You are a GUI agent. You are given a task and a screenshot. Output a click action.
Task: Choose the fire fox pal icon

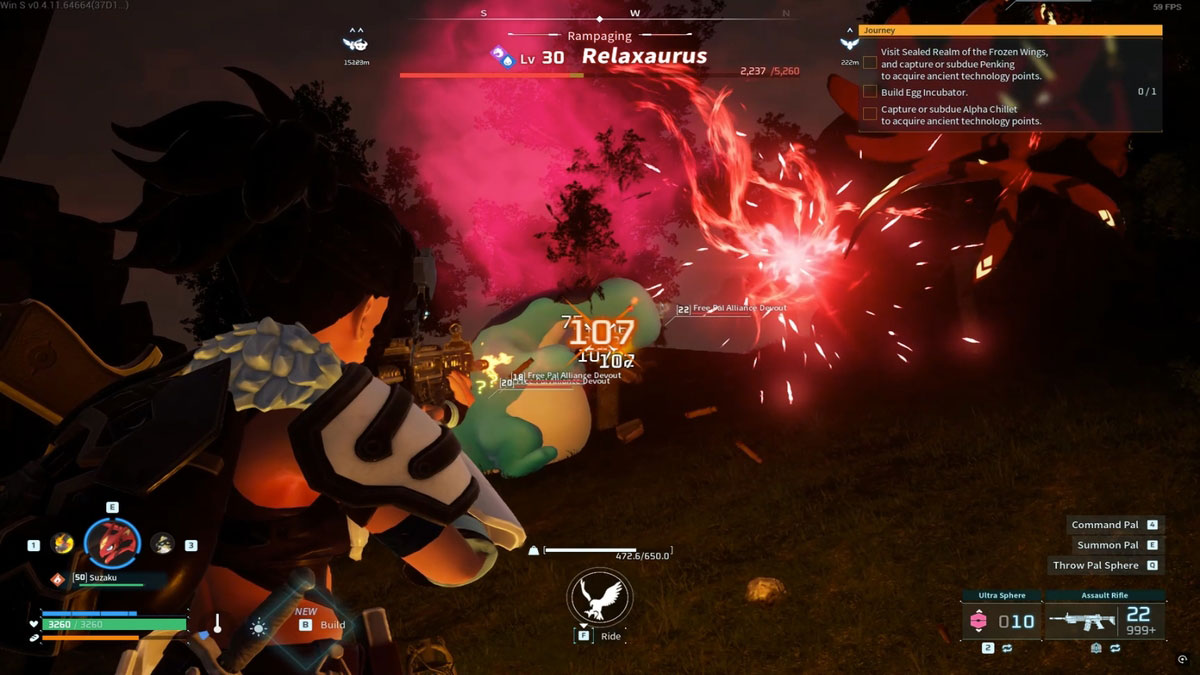63,543
